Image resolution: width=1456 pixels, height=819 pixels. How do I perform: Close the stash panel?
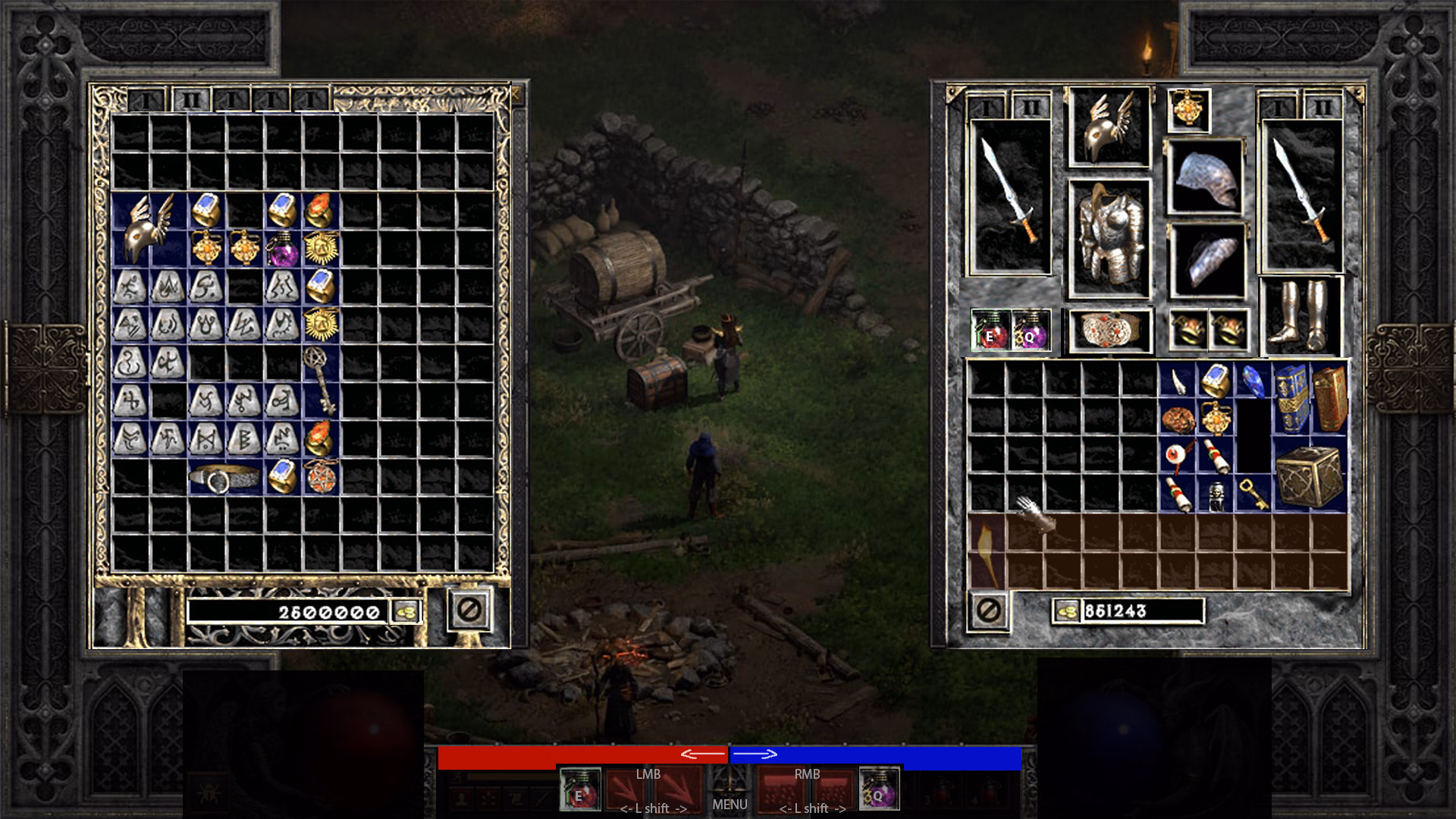point(469,610)
